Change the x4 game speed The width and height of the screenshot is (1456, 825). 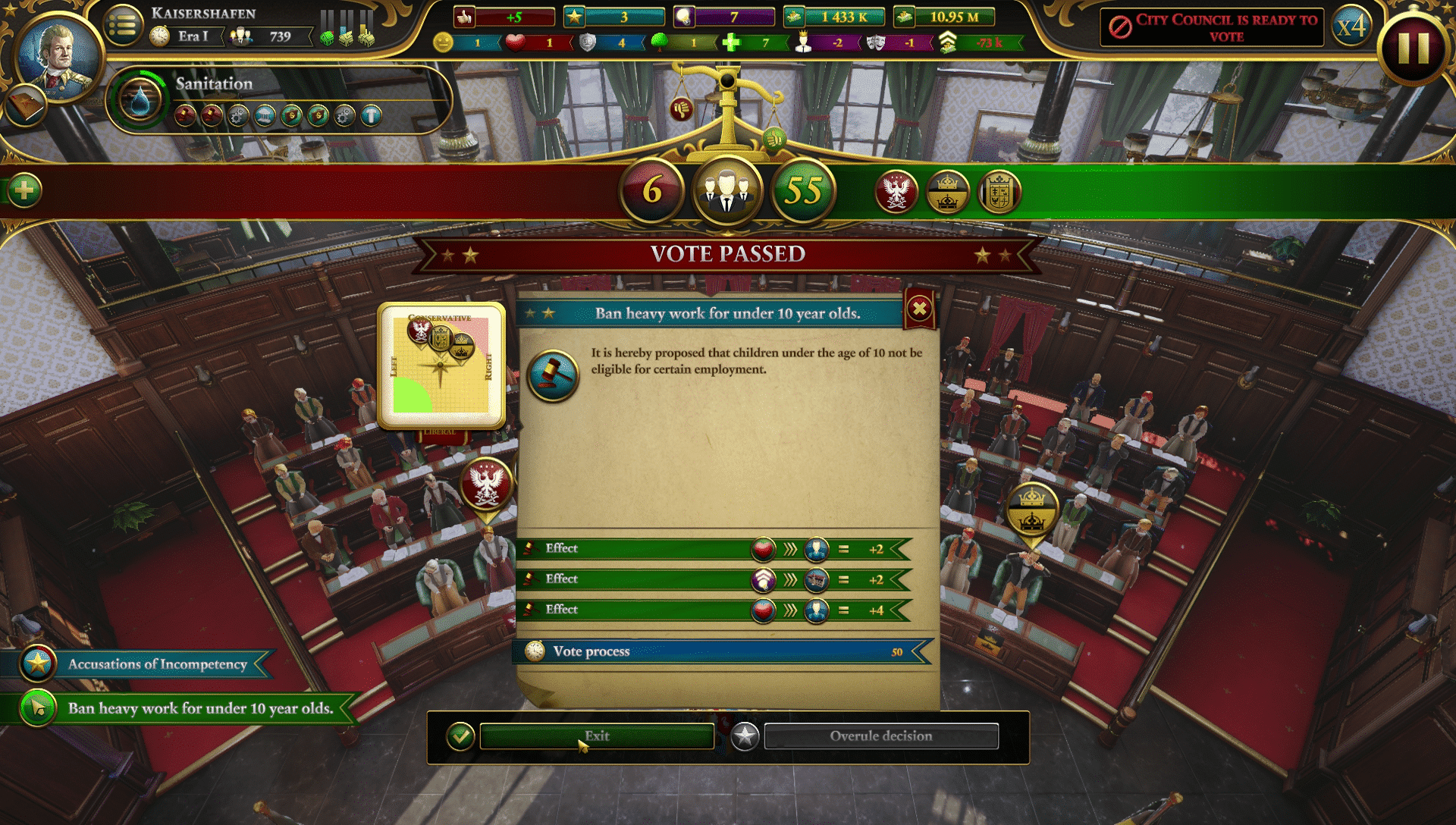[x=1351, y=27]
